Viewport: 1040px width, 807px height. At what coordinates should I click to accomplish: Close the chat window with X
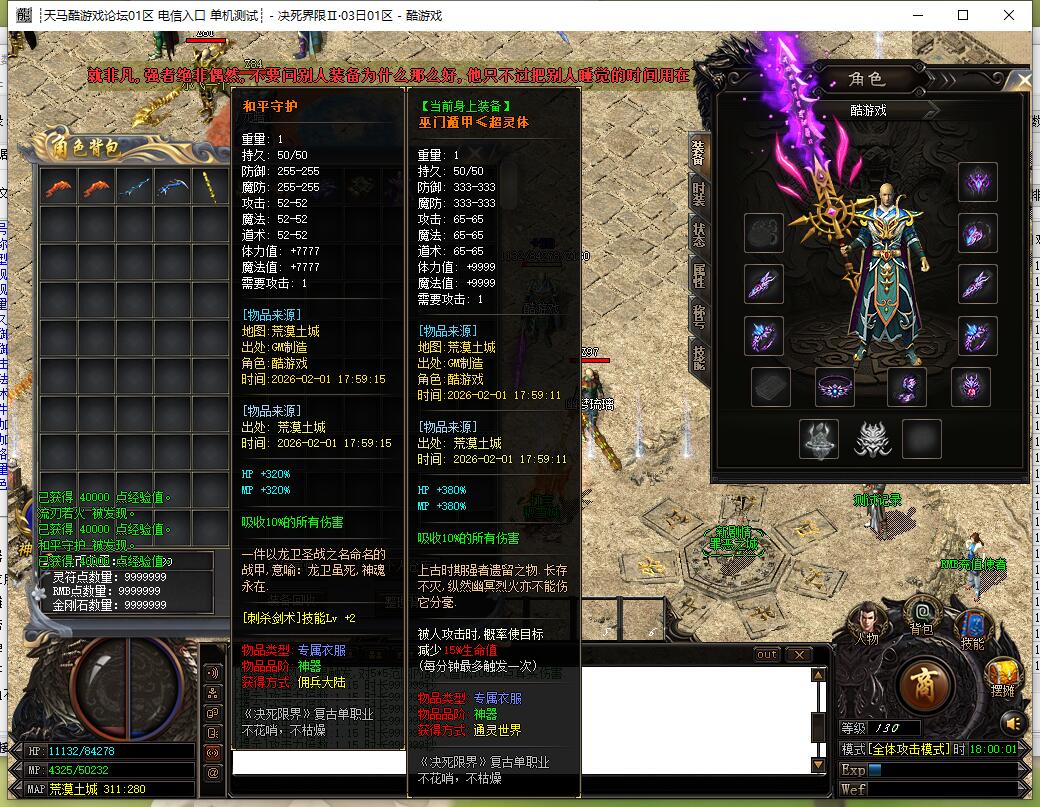pos(798,655)
